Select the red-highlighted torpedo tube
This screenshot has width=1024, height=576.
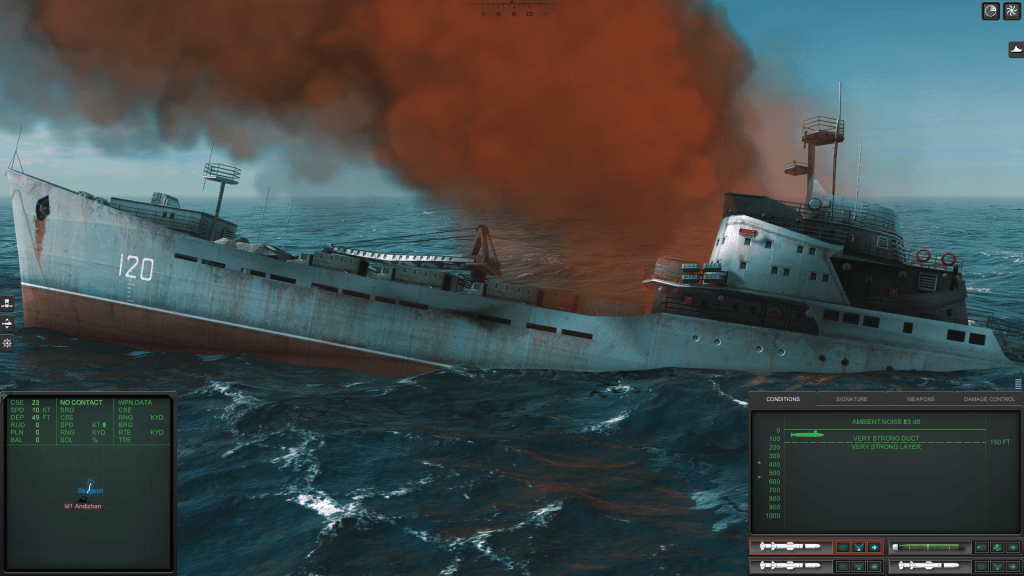coord(790,547)
